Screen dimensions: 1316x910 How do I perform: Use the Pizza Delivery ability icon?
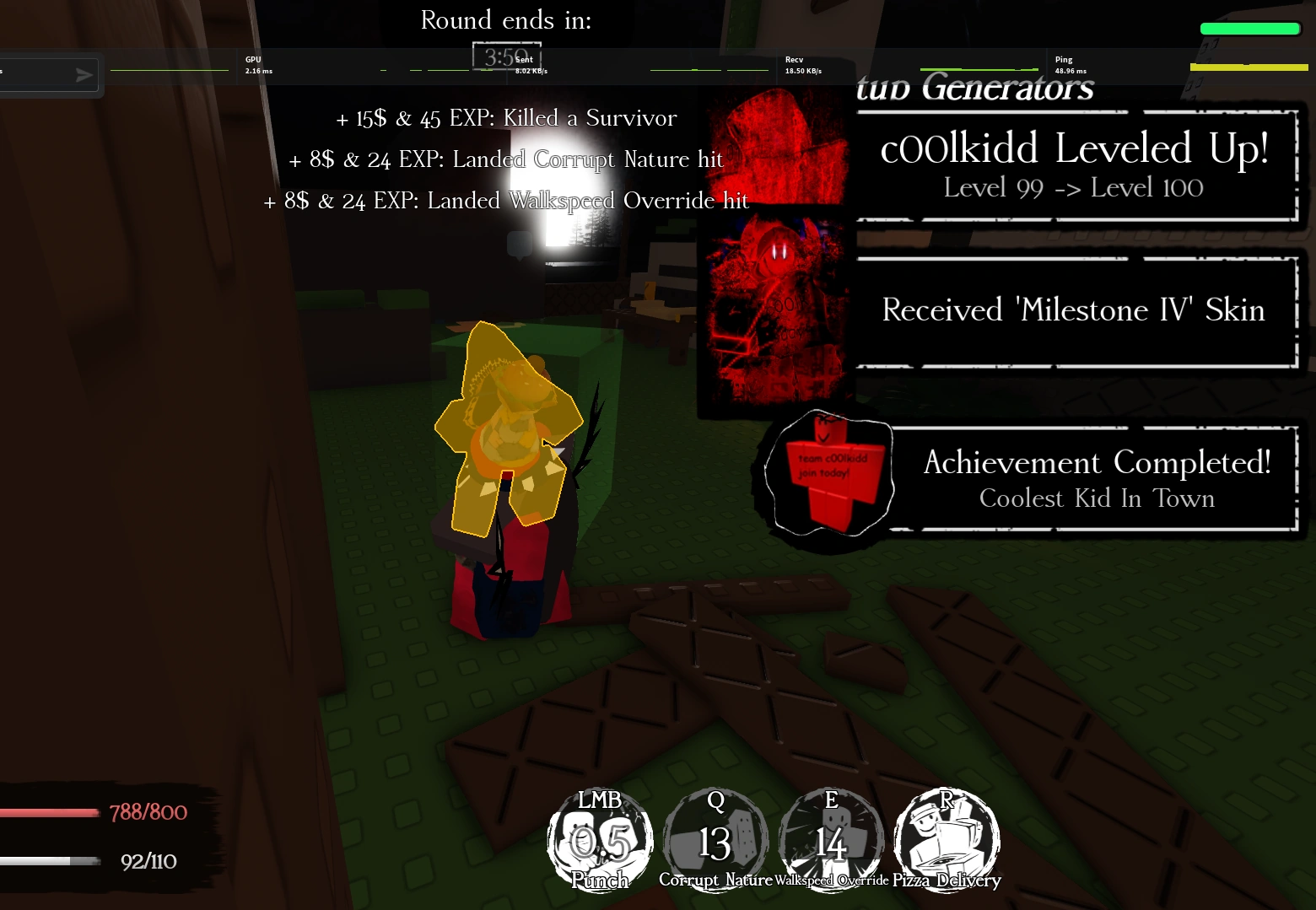(x=947, y=839)
